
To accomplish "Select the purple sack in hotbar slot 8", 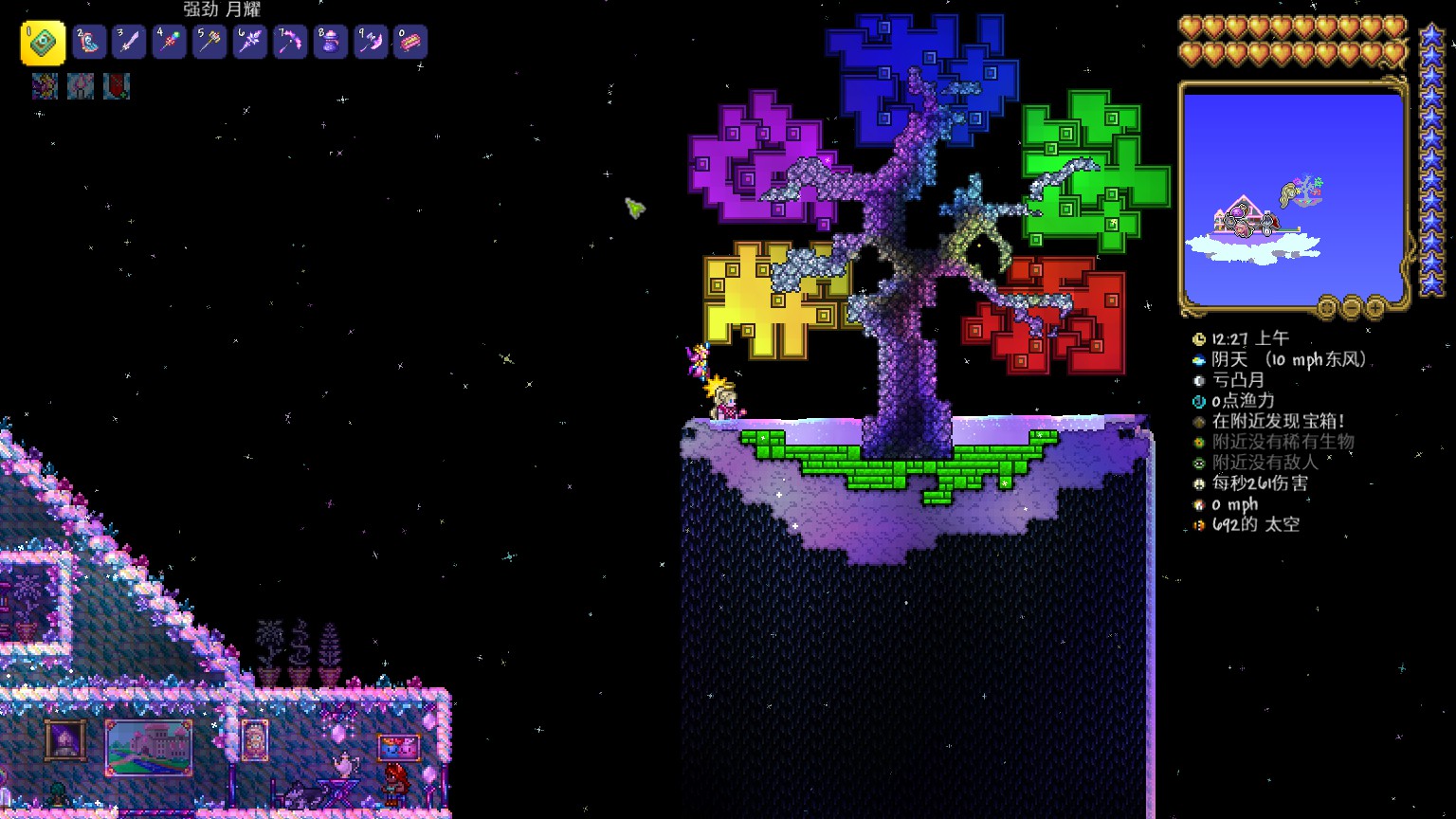I will coord(331,43).
